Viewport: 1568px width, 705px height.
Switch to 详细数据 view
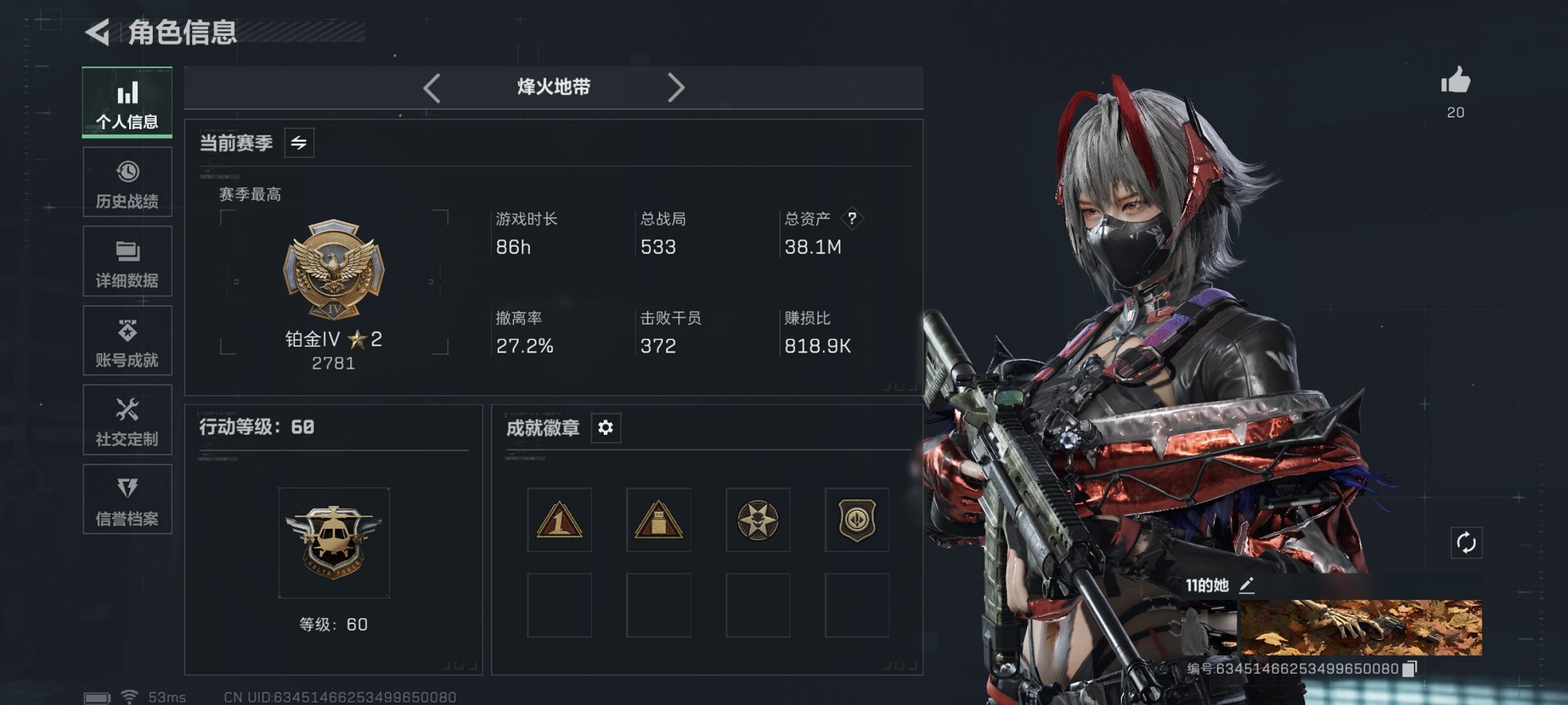(127, 261)
